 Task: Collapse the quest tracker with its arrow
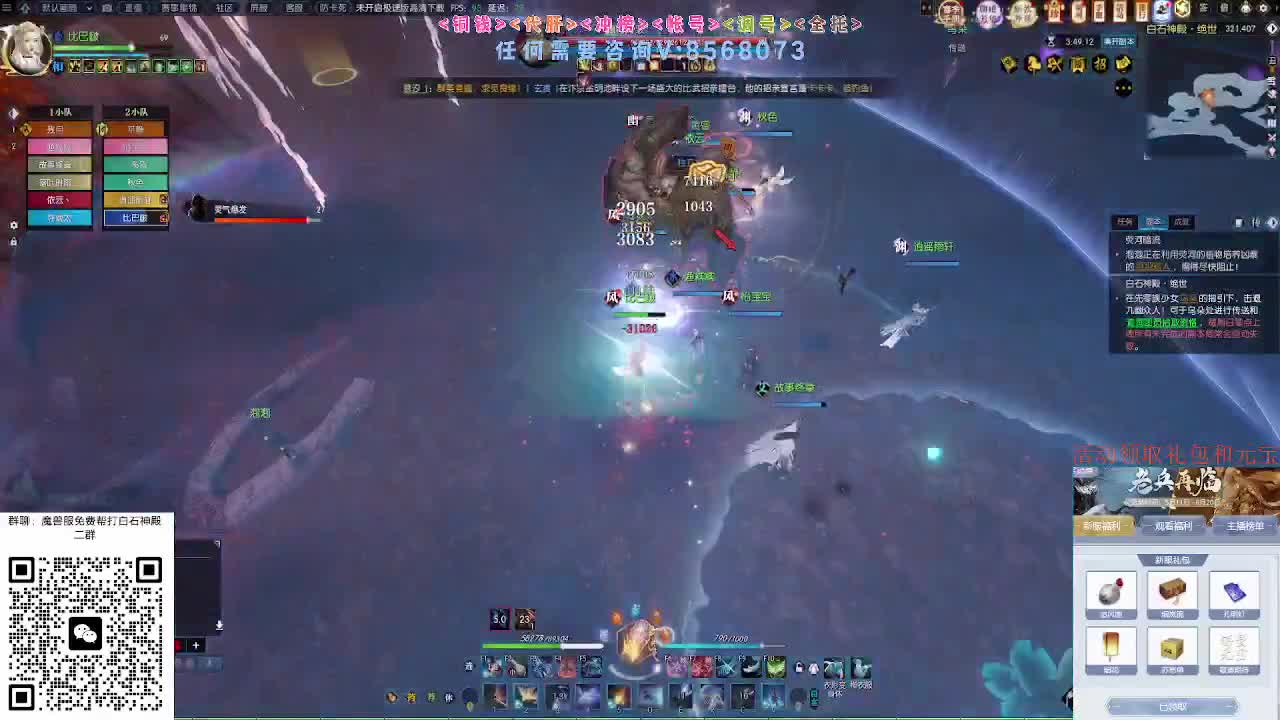click(1271, 222)
